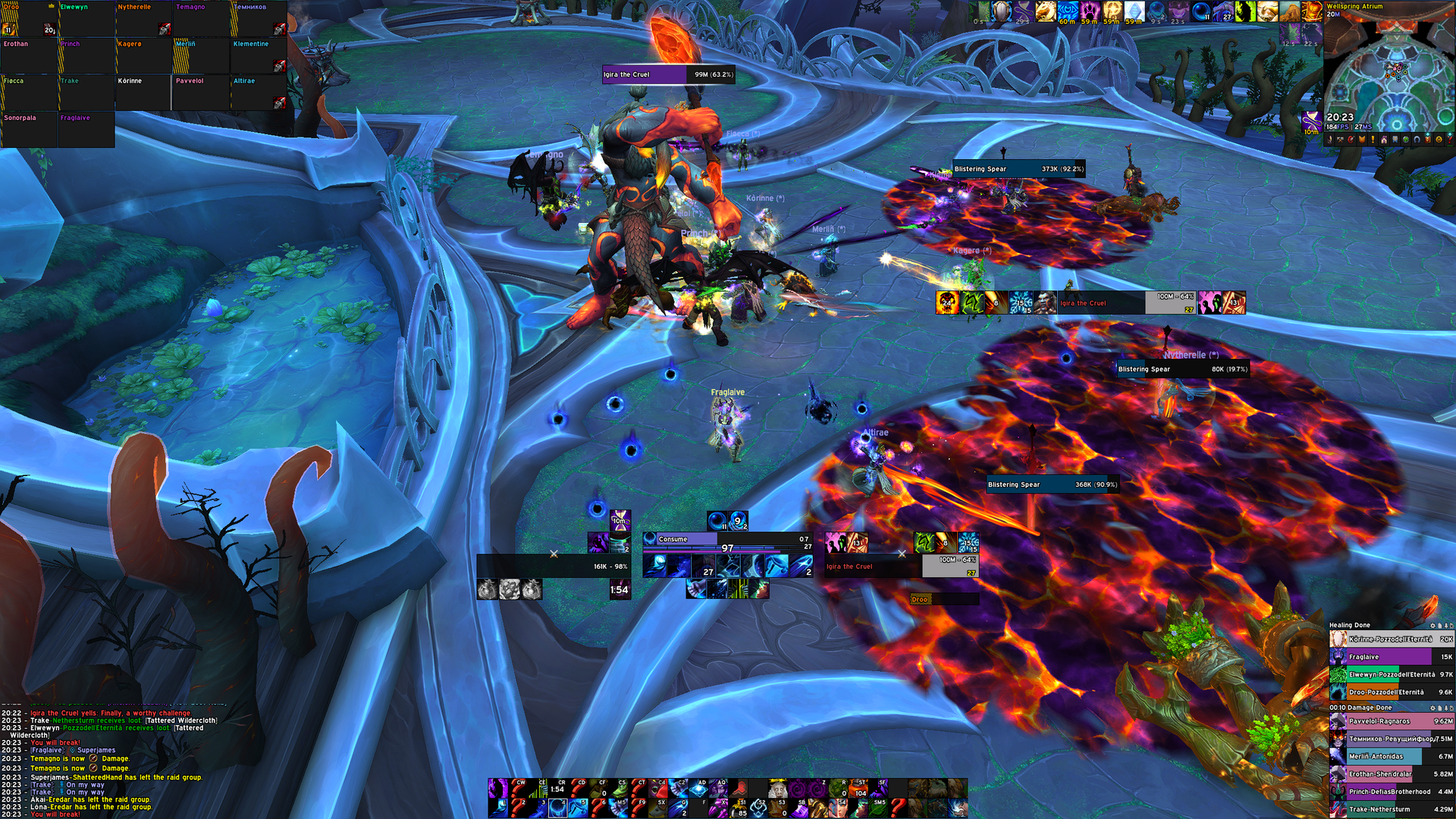The image size is (1456, 819).
Task: Select the Altirae raid frame
Action: coord(259,93)
